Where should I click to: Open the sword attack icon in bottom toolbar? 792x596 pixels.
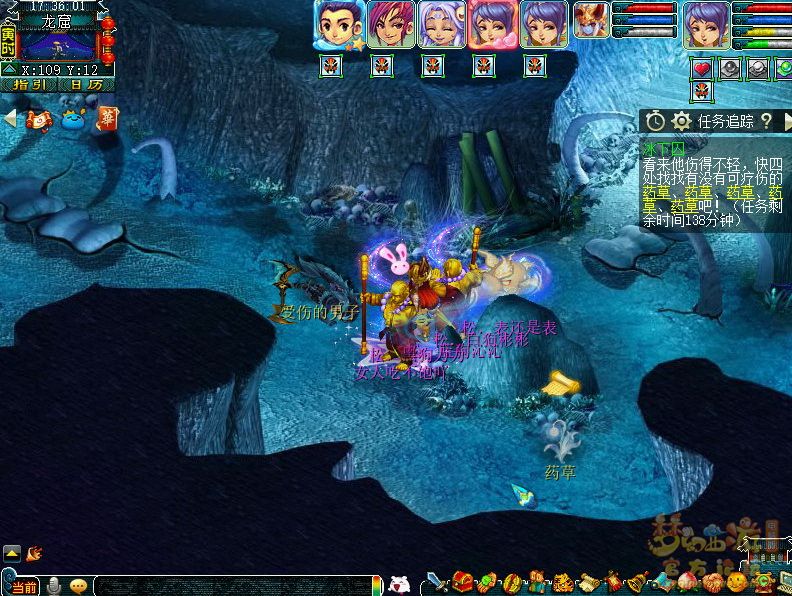436,582
